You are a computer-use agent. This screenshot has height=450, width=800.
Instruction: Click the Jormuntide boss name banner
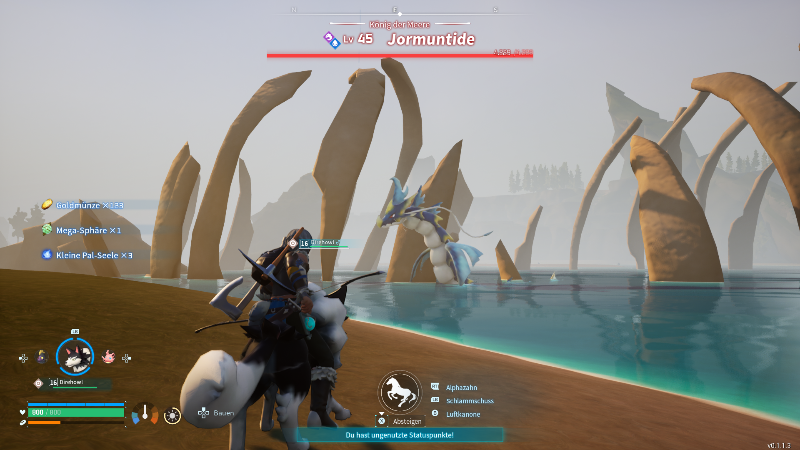(x=430, y=40)
